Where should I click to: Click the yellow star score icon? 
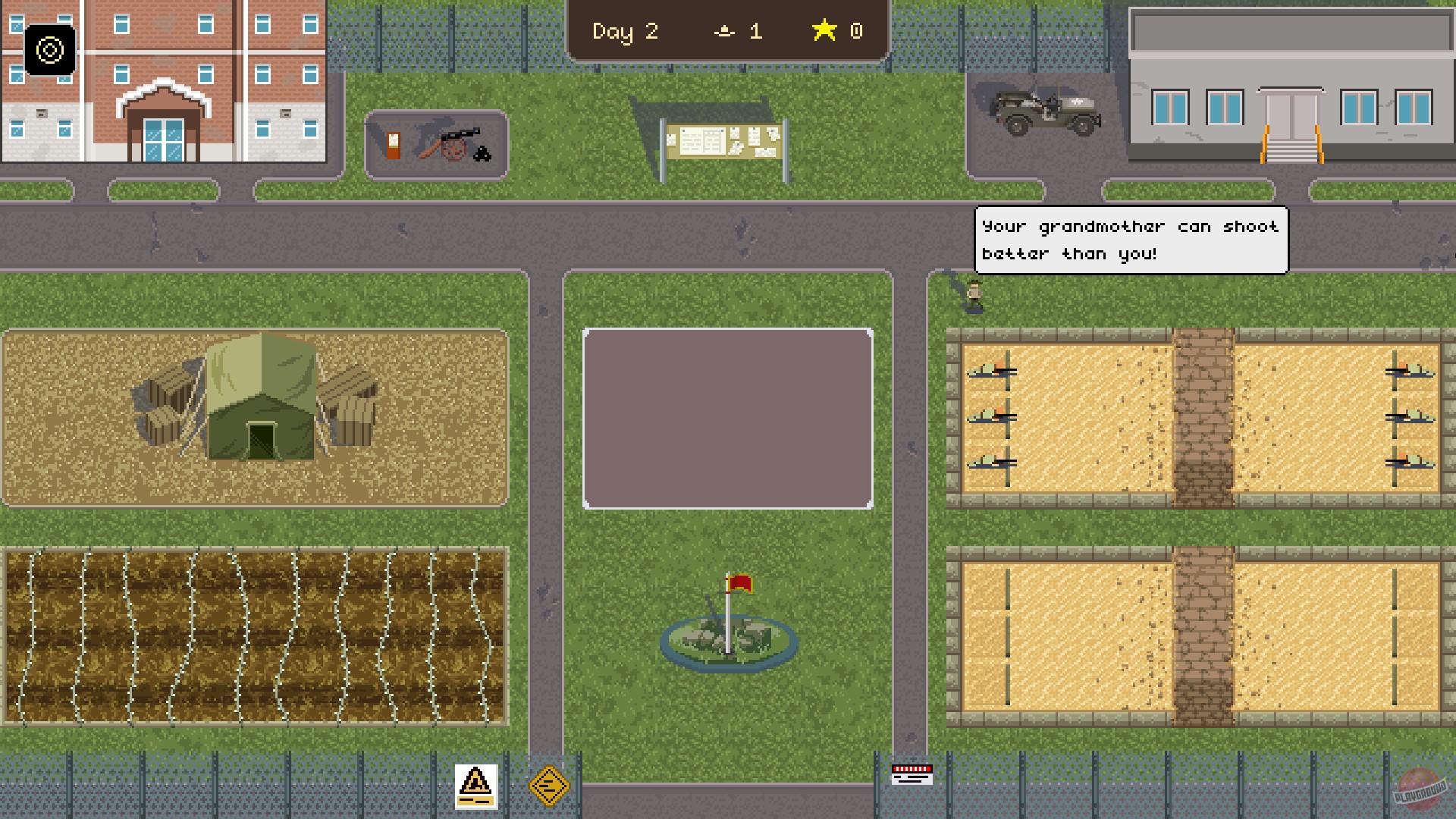point(823,31)
